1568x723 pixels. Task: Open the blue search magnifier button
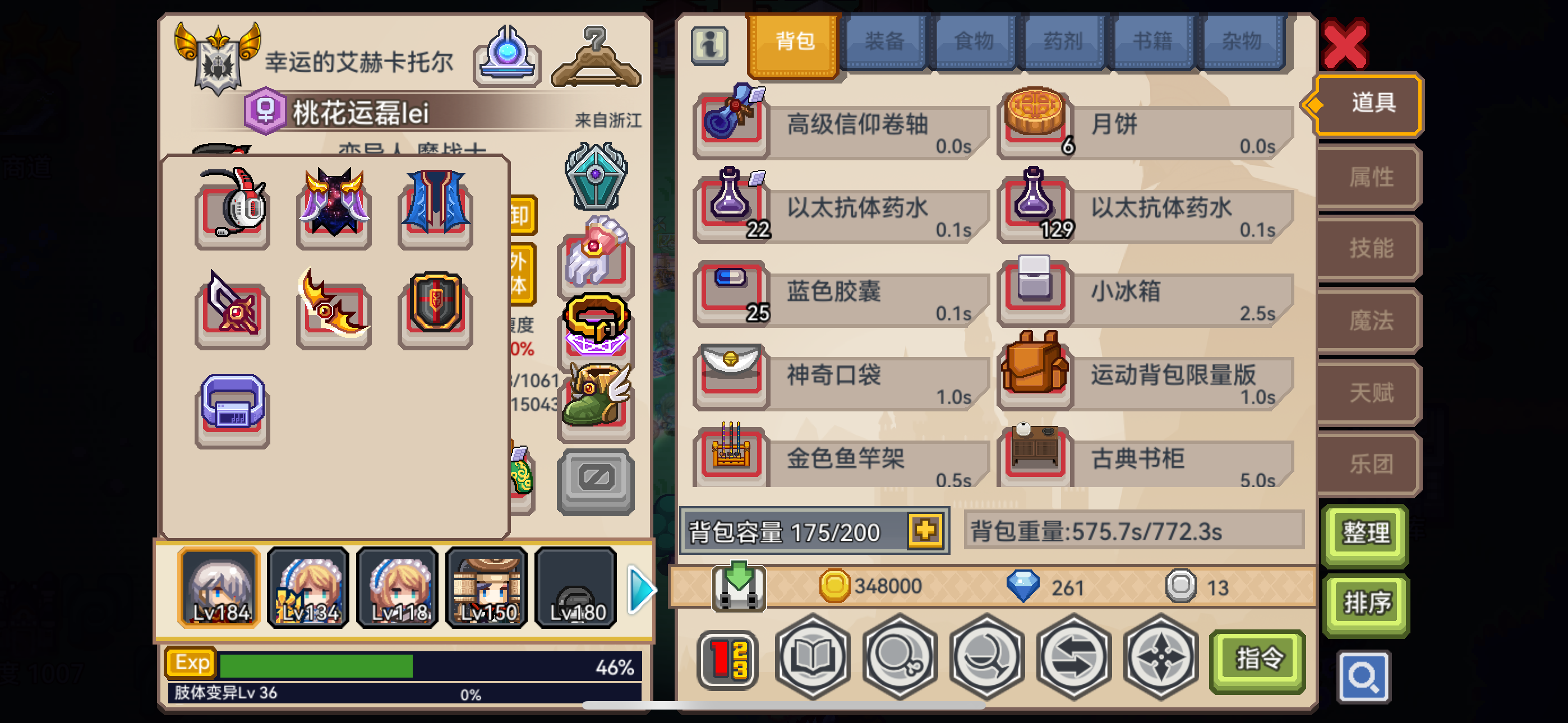(x=1364, y=678)
